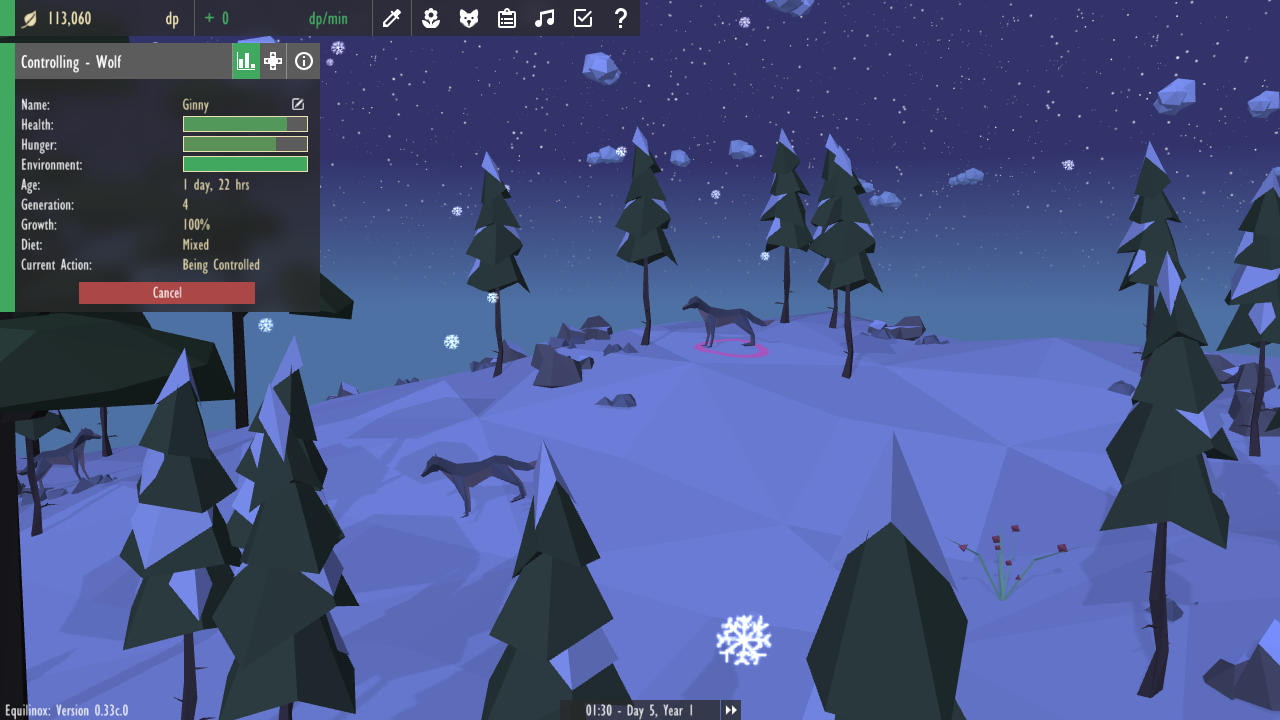
Task: Click the fast-forward time button
Action: (732, 710)
